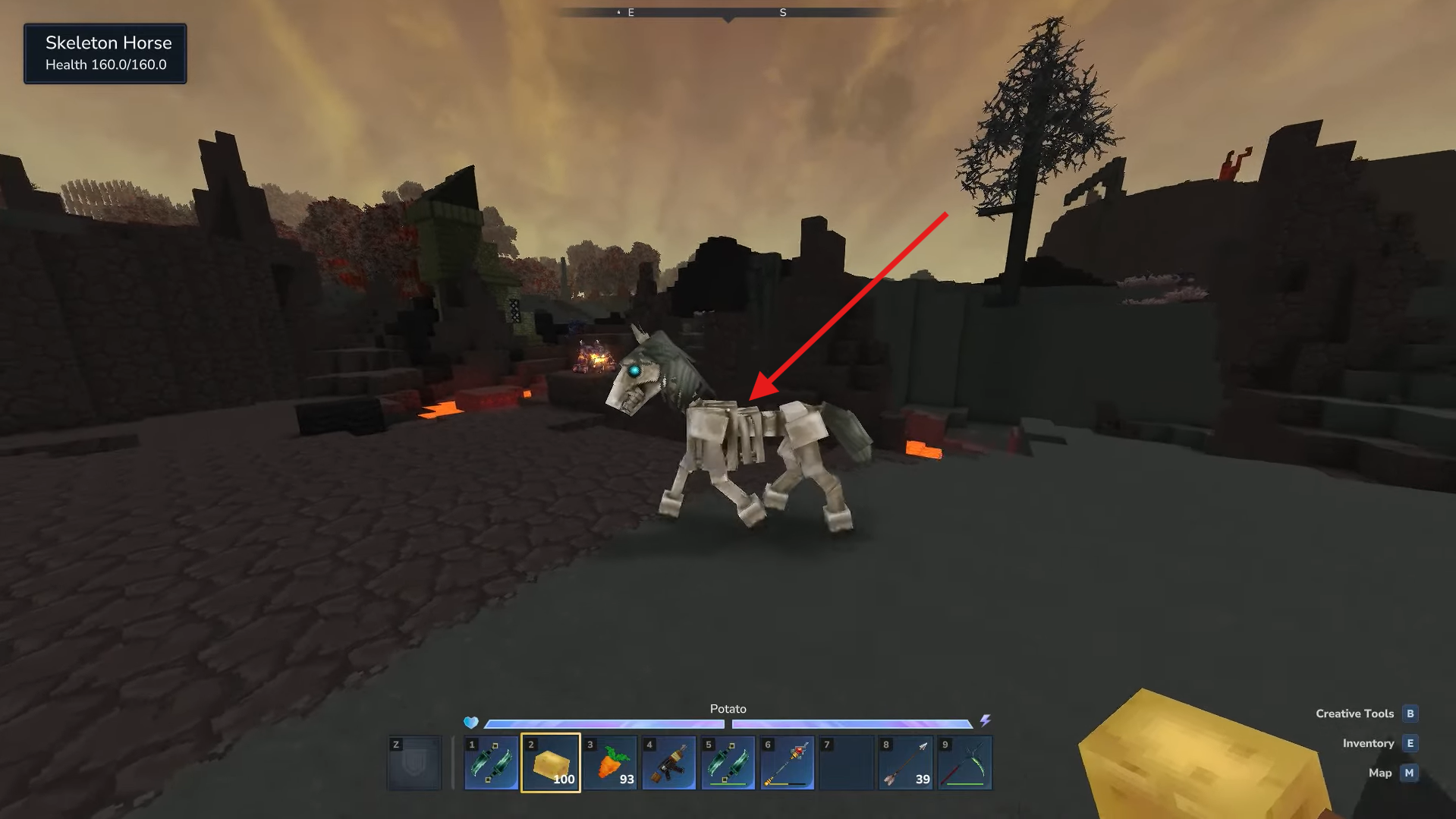Screen dimensions: 1456x819
Task: Select the blunderbuss in hotbar slot 4
Action: 669,762
